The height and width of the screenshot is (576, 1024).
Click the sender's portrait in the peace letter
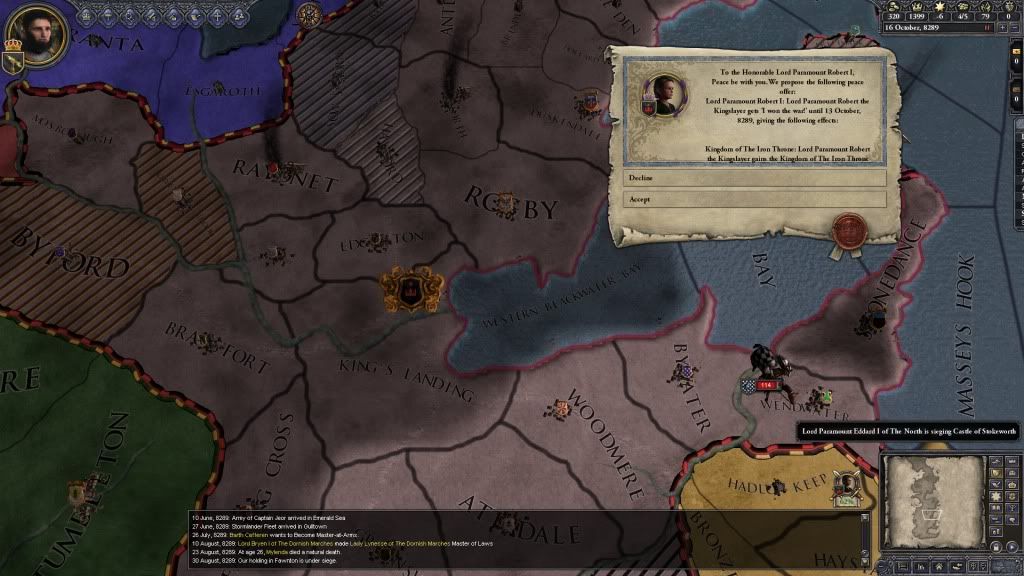coord(664,95)
